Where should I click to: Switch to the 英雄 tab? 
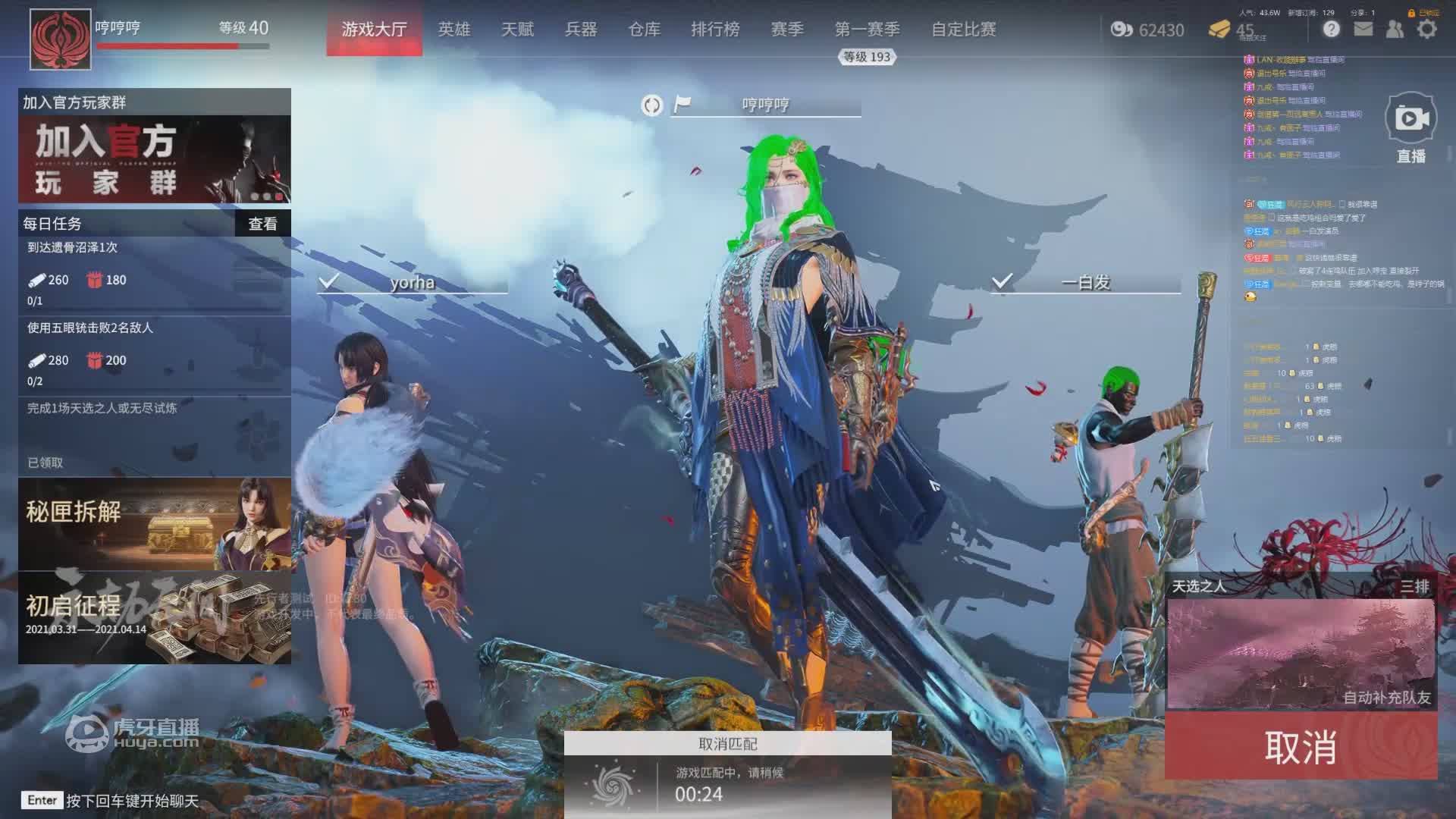coord(454,30)
